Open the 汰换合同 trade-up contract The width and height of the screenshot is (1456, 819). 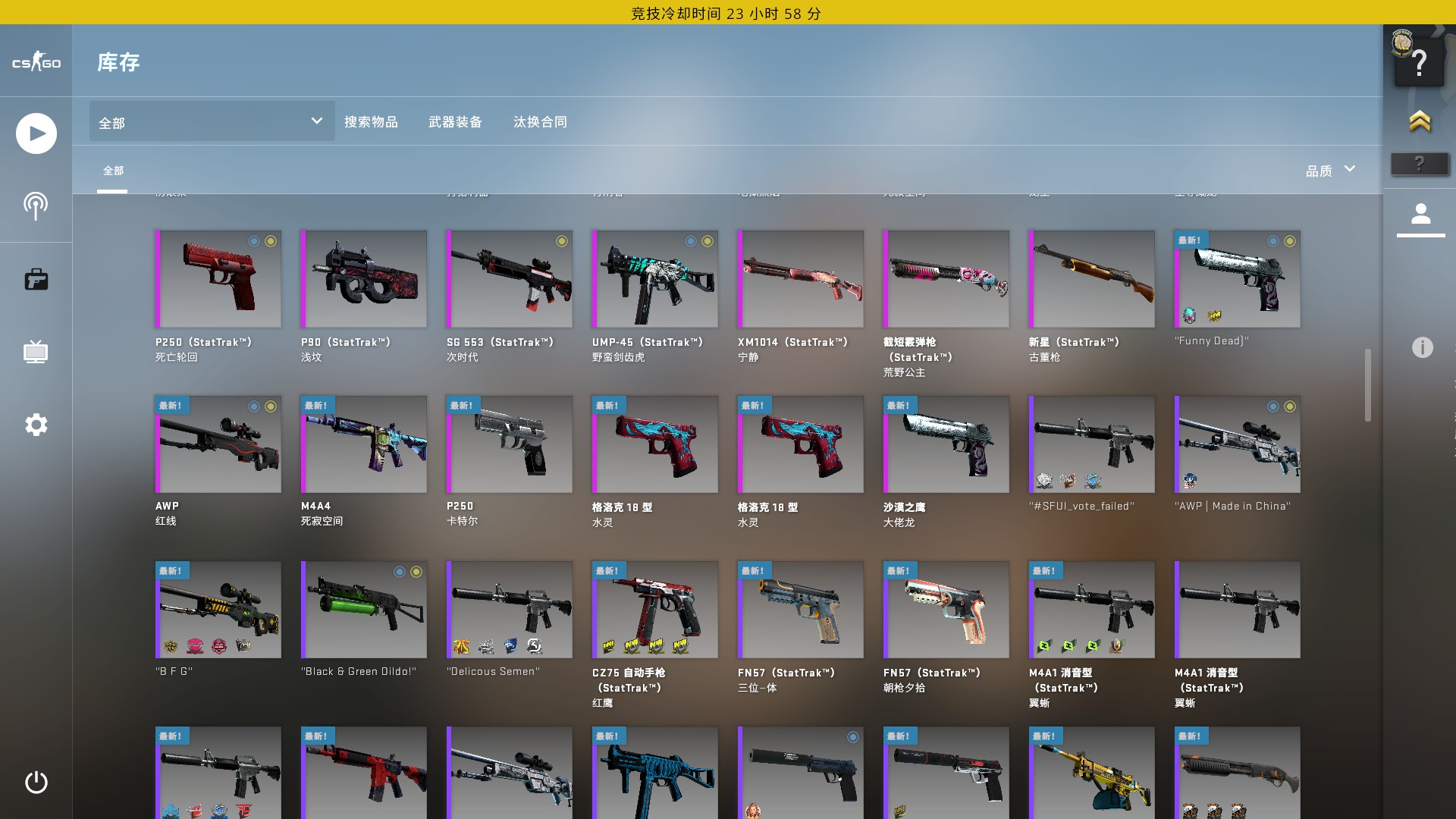point(540,122)
